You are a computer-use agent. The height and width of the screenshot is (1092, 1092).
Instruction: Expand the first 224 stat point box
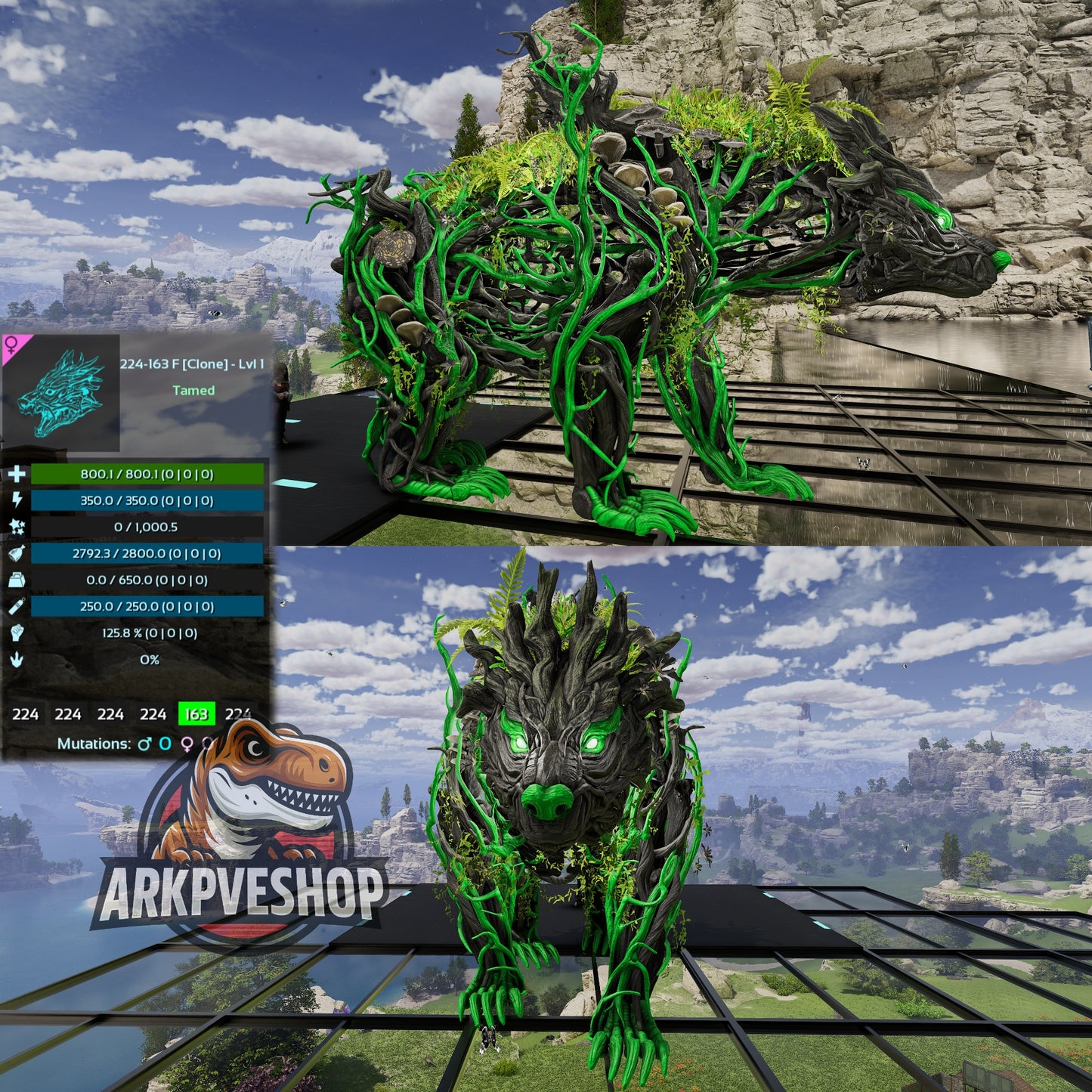pos(25,713)
